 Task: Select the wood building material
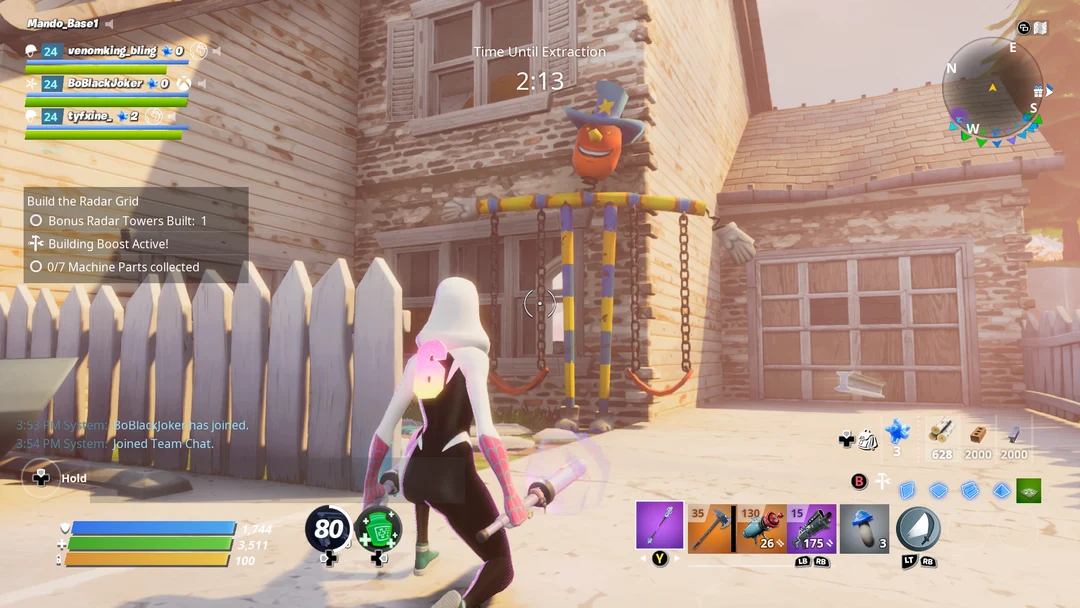[x=941, y=432]
